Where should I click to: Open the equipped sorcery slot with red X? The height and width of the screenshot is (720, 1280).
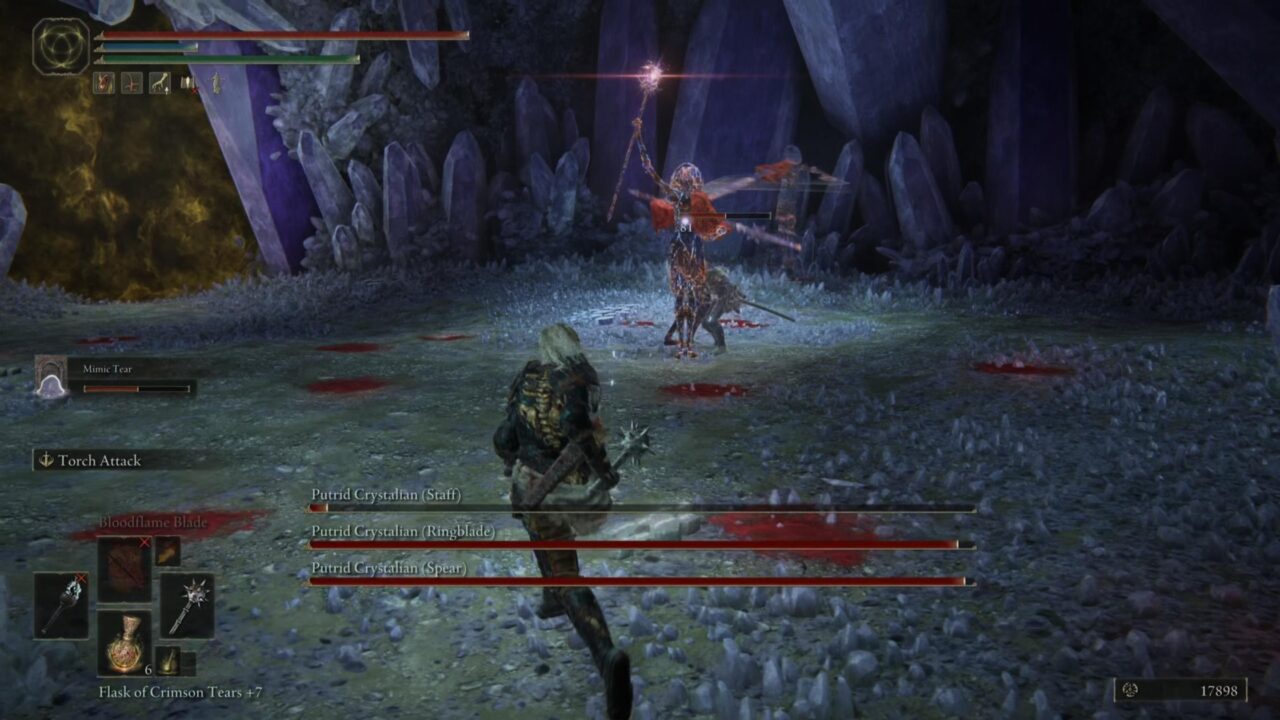[x=123, y=568]
